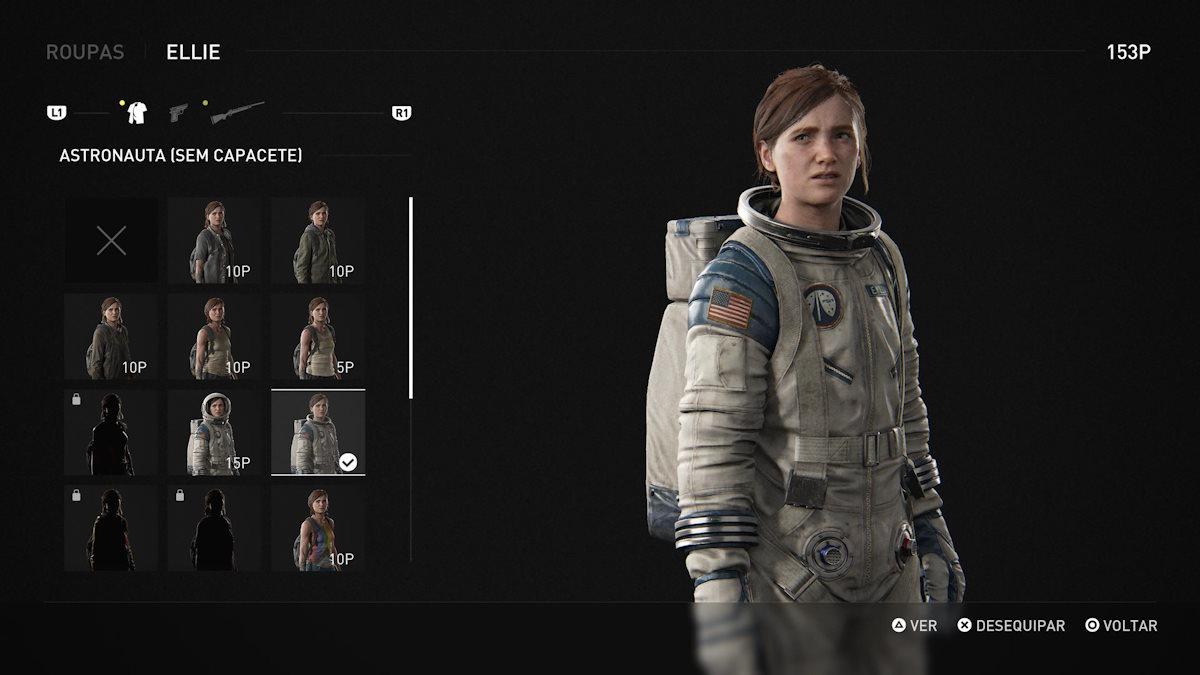Image resolution: width=1200 pixels, height=675 pixels.
Task: Switch to the pistol skins category
Action: [179, 112]
